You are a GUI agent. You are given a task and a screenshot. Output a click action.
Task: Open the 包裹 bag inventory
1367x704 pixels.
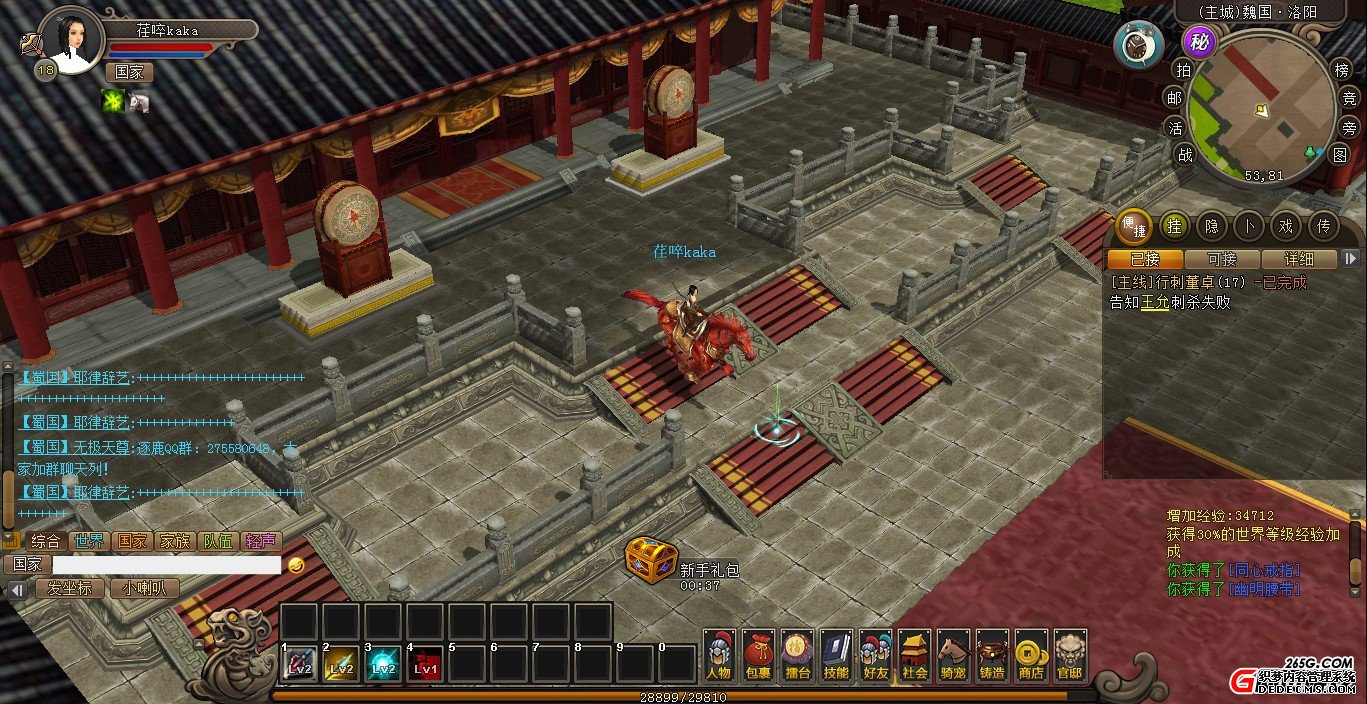click(758, 656)
